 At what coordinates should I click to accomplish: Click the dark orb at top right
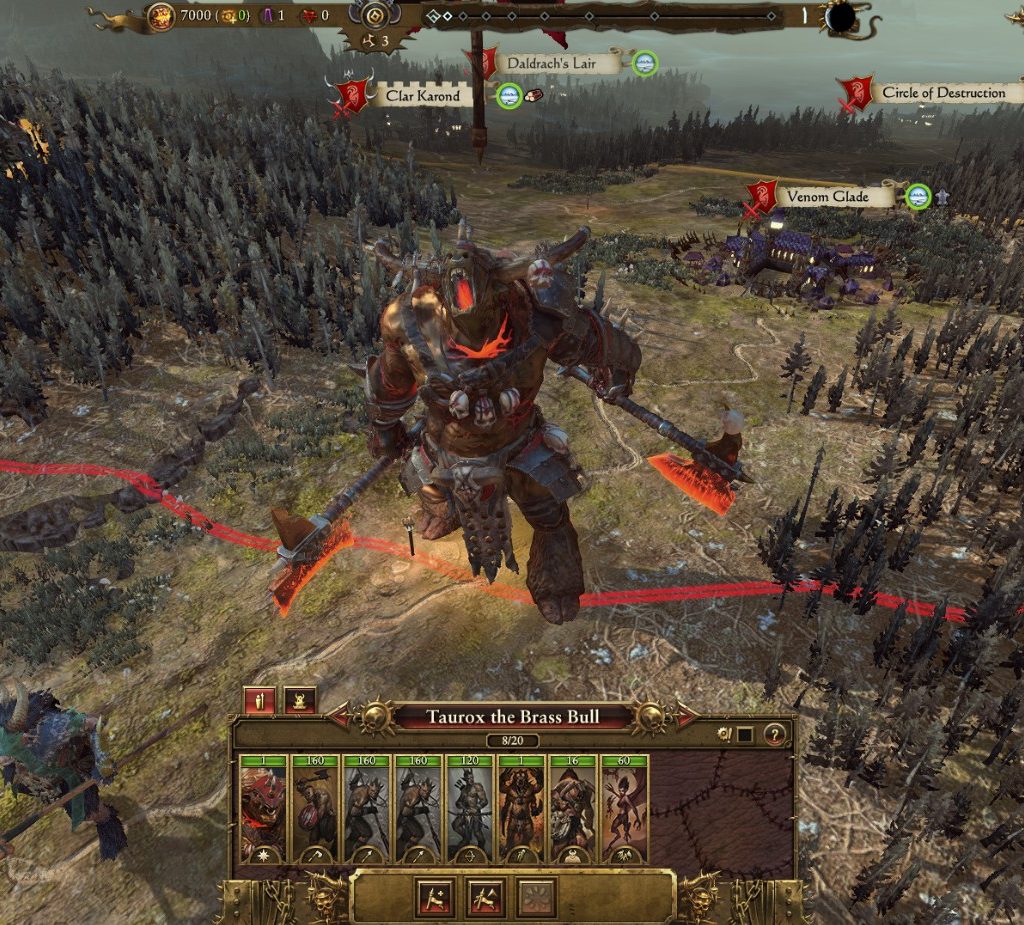(838, 17)
